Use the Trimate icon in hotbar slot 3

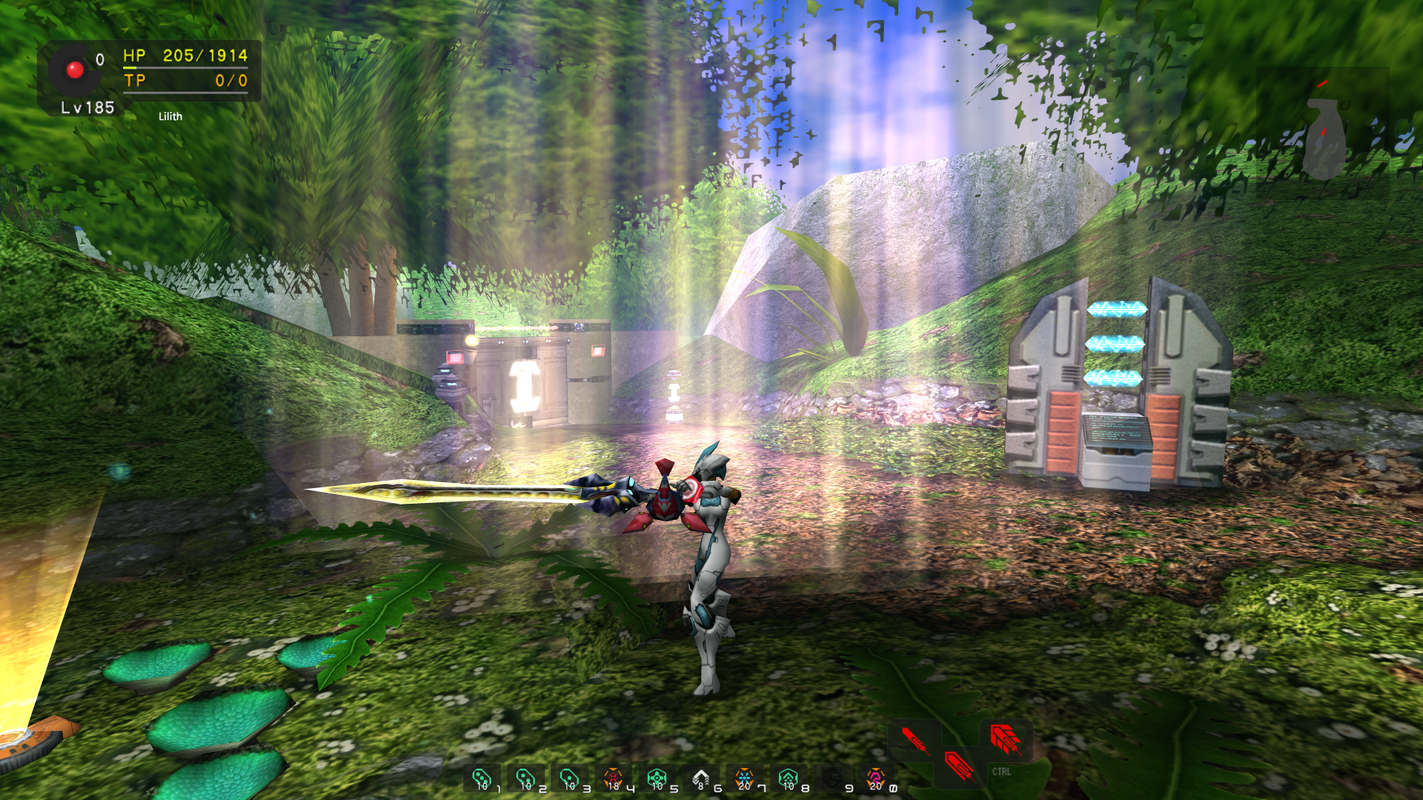click(x=570, y=777)
